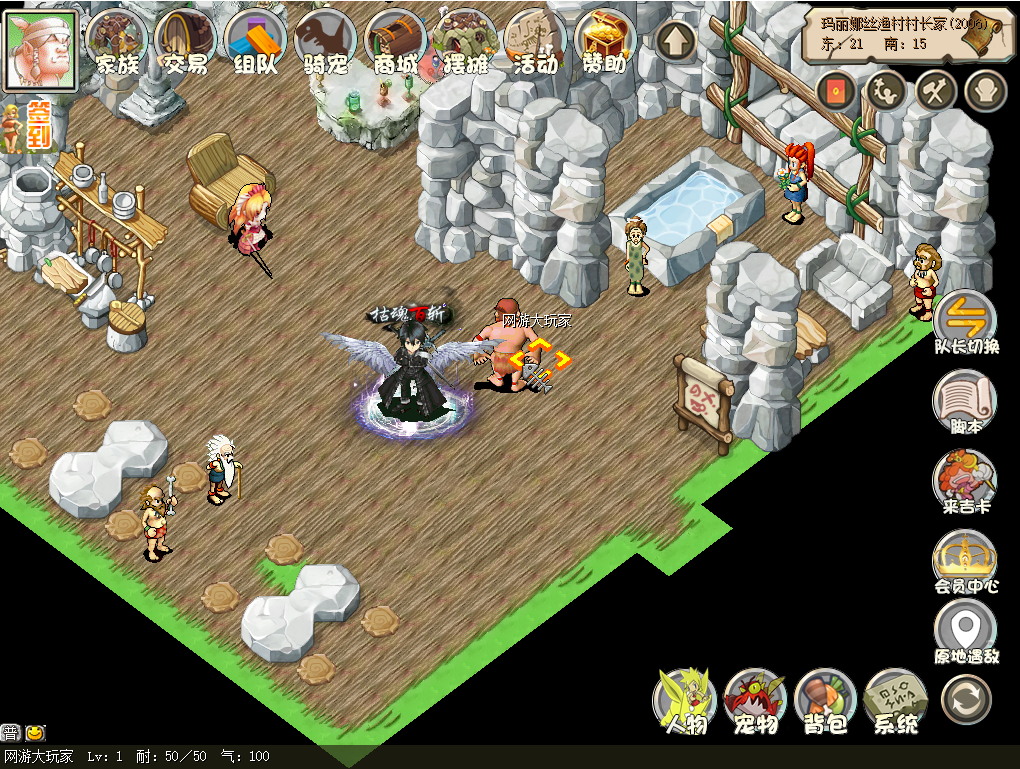This screenshot has height=769, width=1020.
Task: Open the 背包 backpack
Action: tap(826, 701)
